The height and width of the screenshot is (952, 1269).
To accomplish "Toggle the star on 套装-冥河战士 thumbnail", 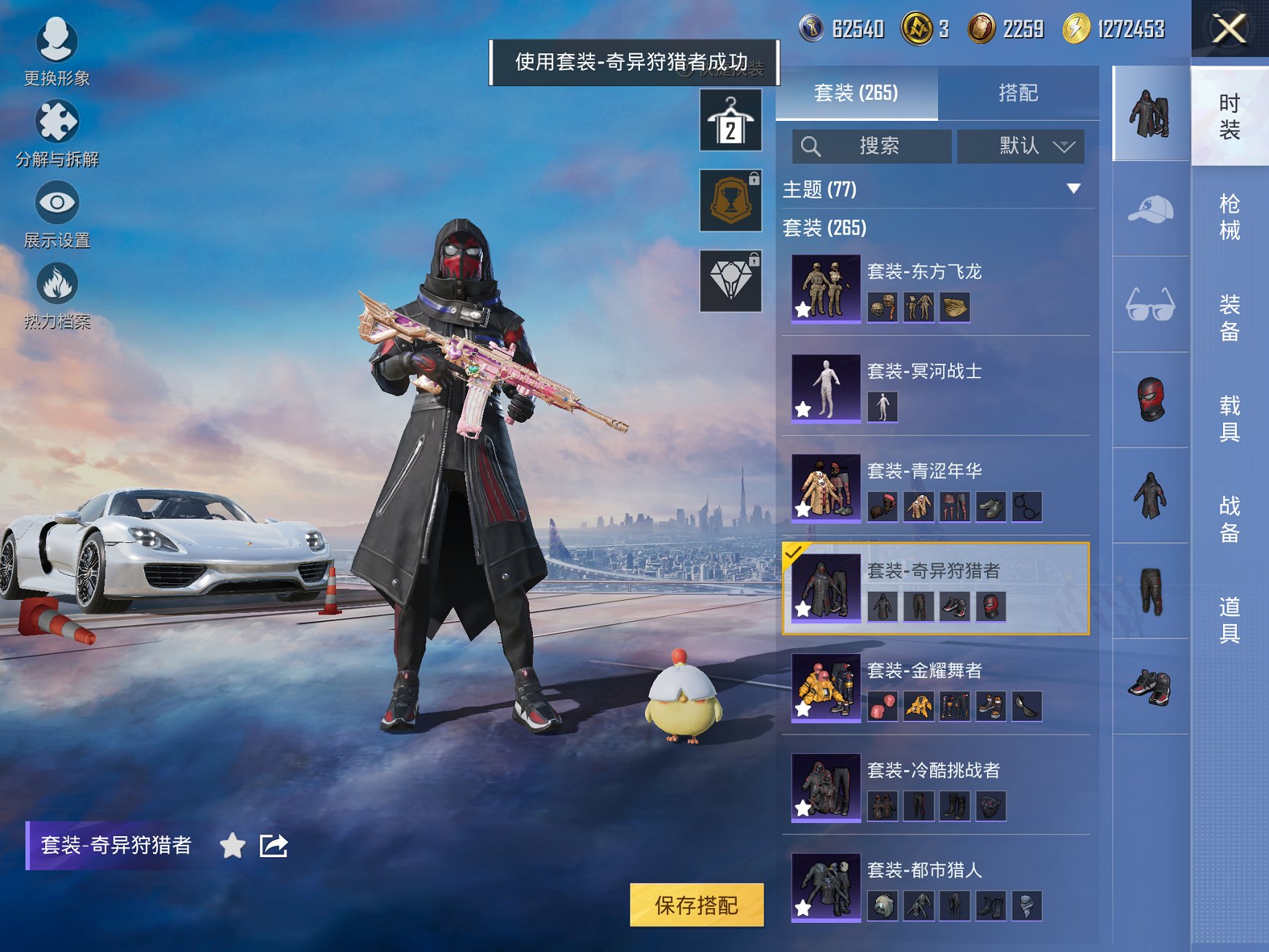I will pos(802,410).
